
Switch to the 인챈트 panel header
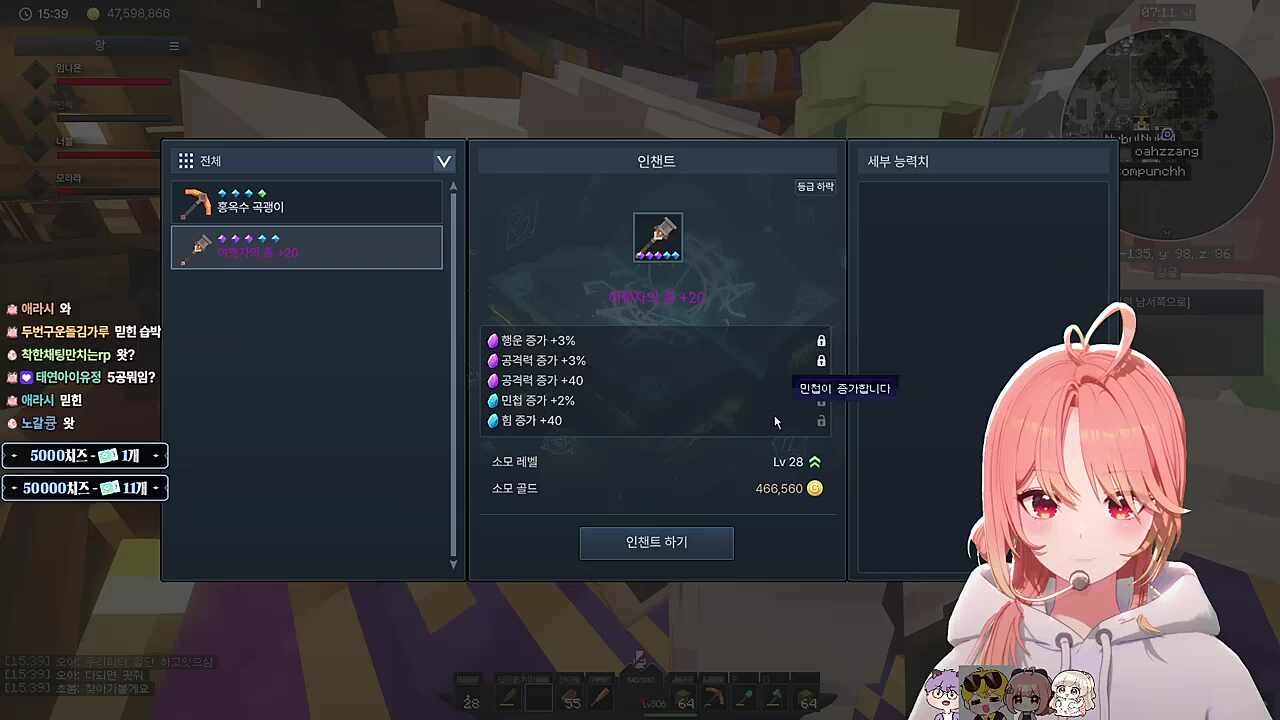click(x=656, y=160)
